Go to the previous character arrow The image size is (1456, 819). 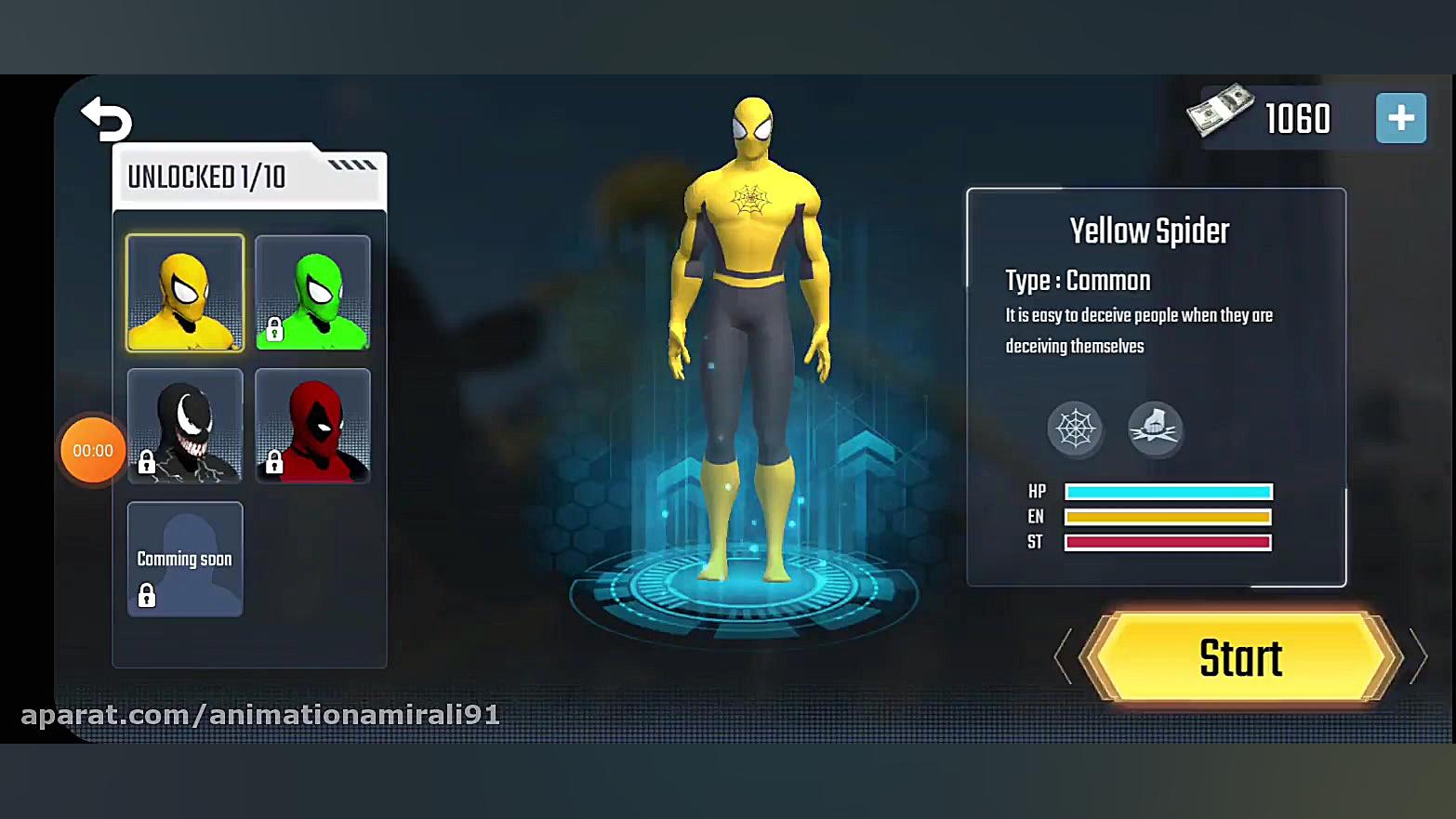click(x=1064, y=656)
